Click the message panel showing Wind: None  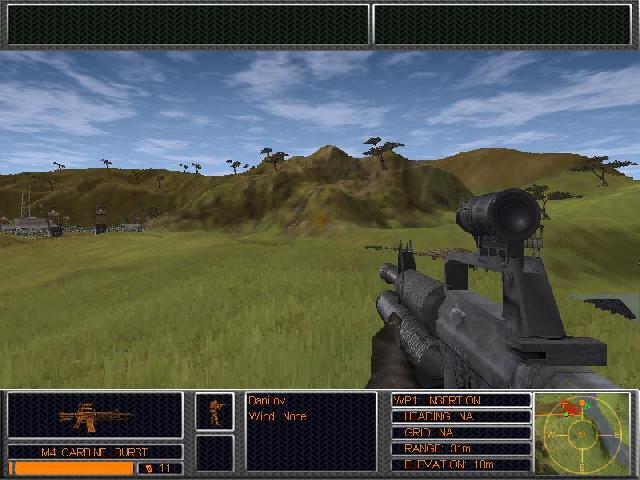point(311,431)
